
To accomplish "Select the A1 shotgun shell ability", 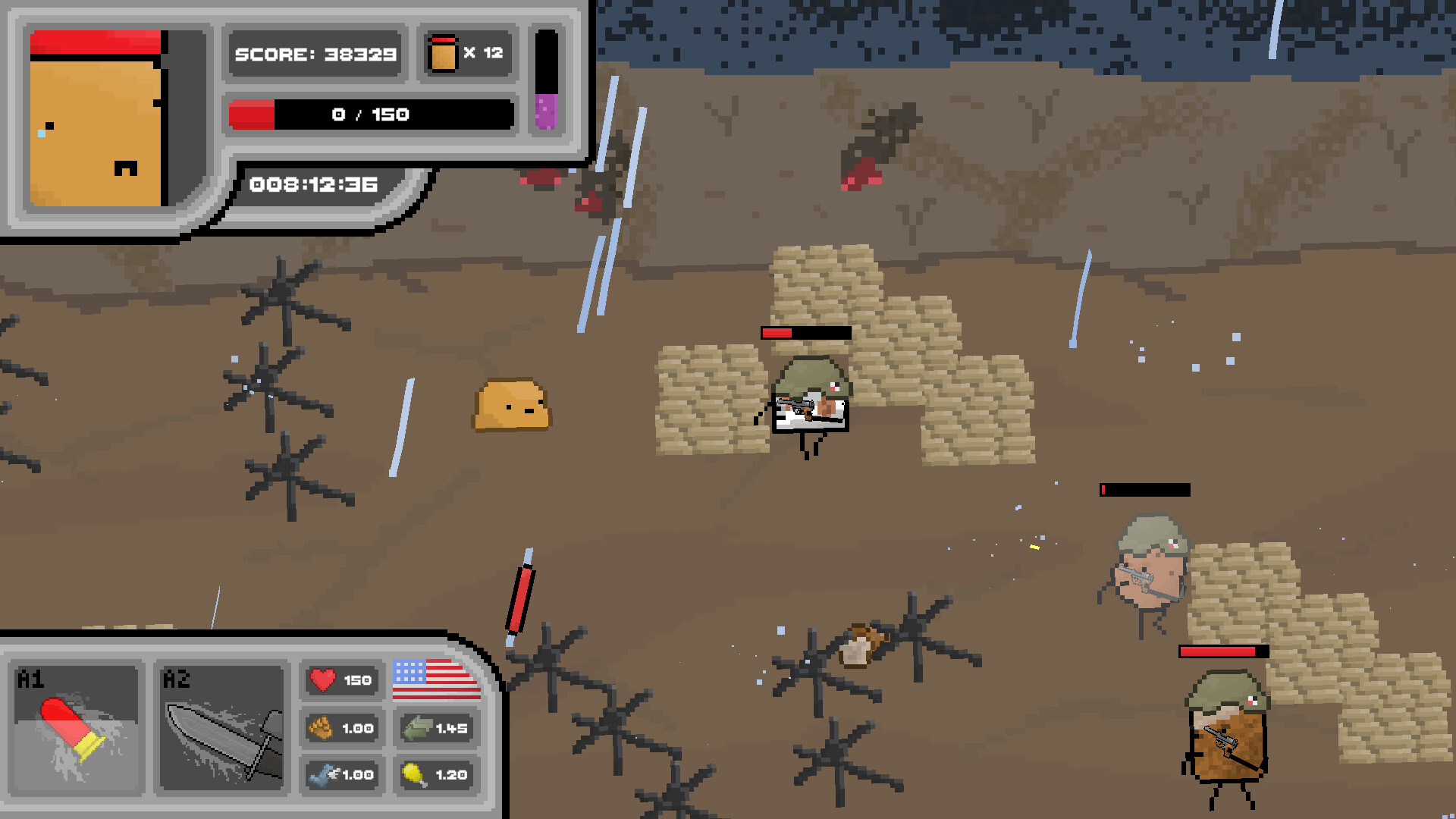I will (76, 730).
